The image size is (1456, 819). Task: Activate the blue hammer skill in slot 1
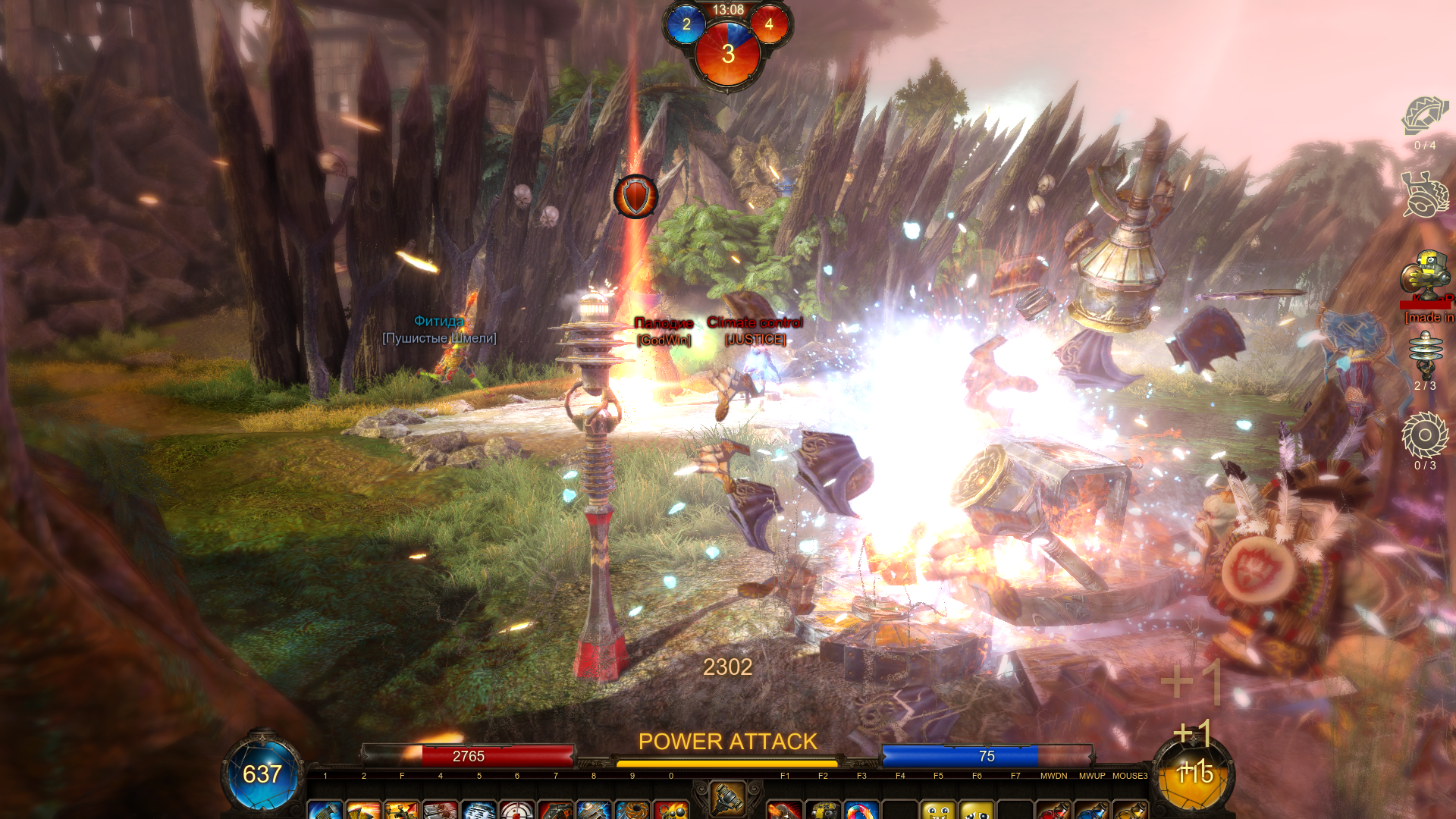pos(325,810)
